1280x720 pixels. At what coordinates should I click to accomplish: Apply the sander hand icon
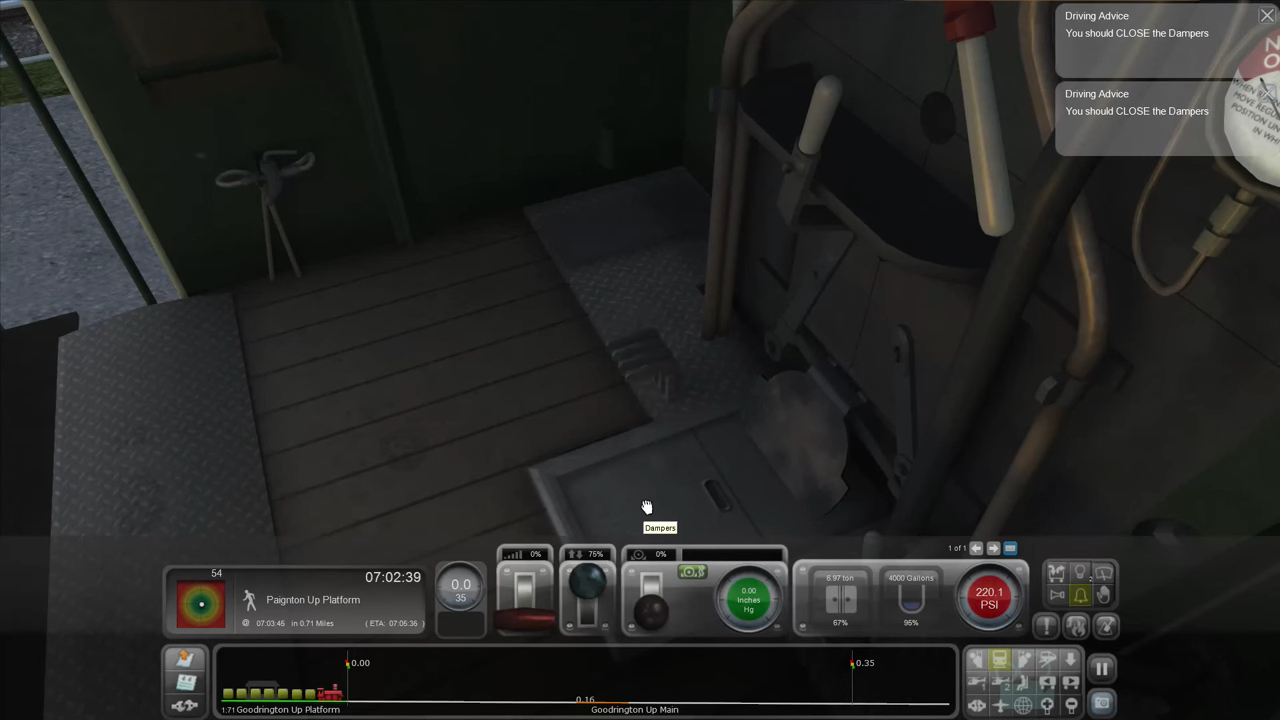(x=1103, y=596)
